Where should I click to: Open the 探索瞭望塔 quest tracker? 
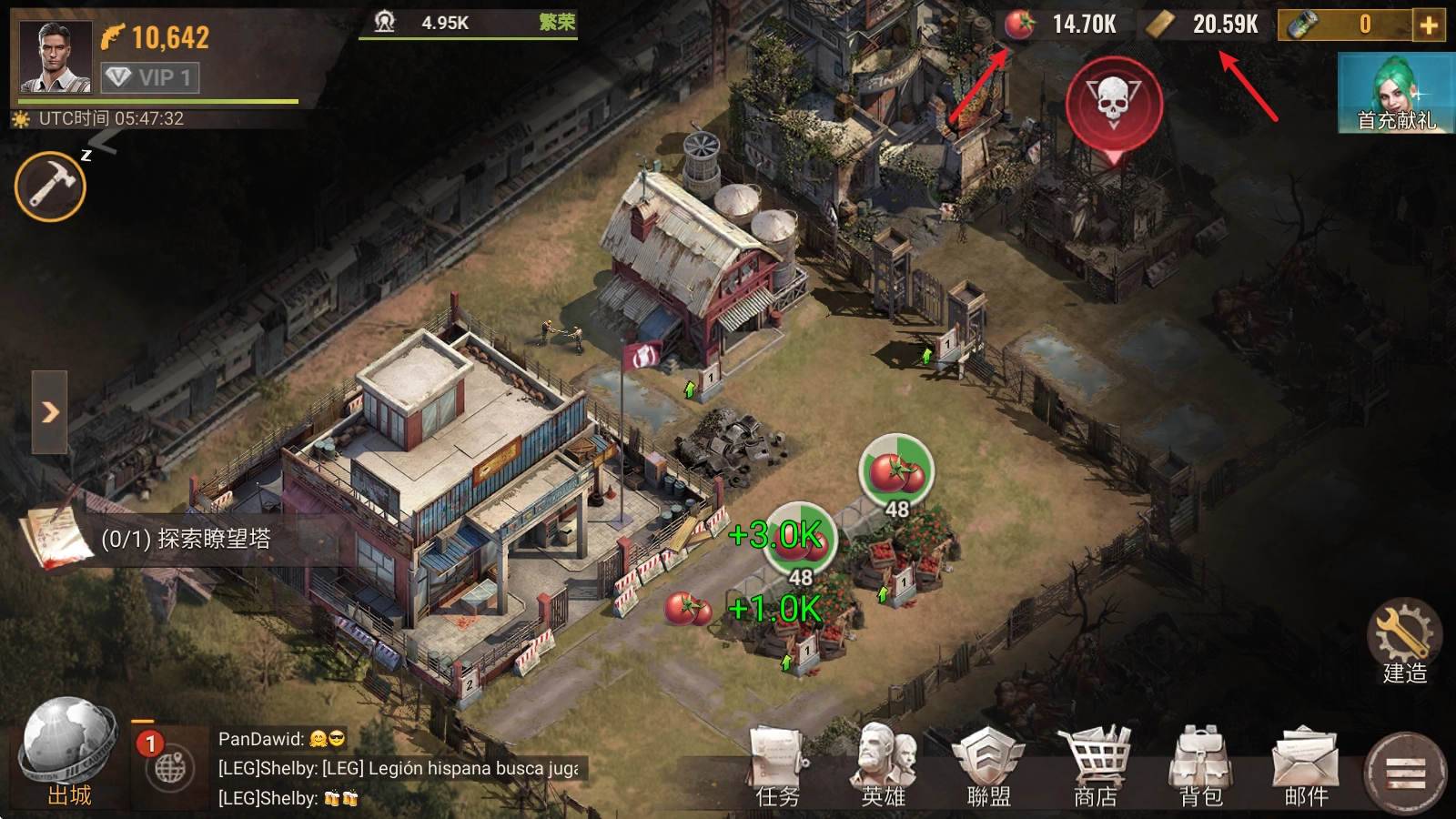182,539
